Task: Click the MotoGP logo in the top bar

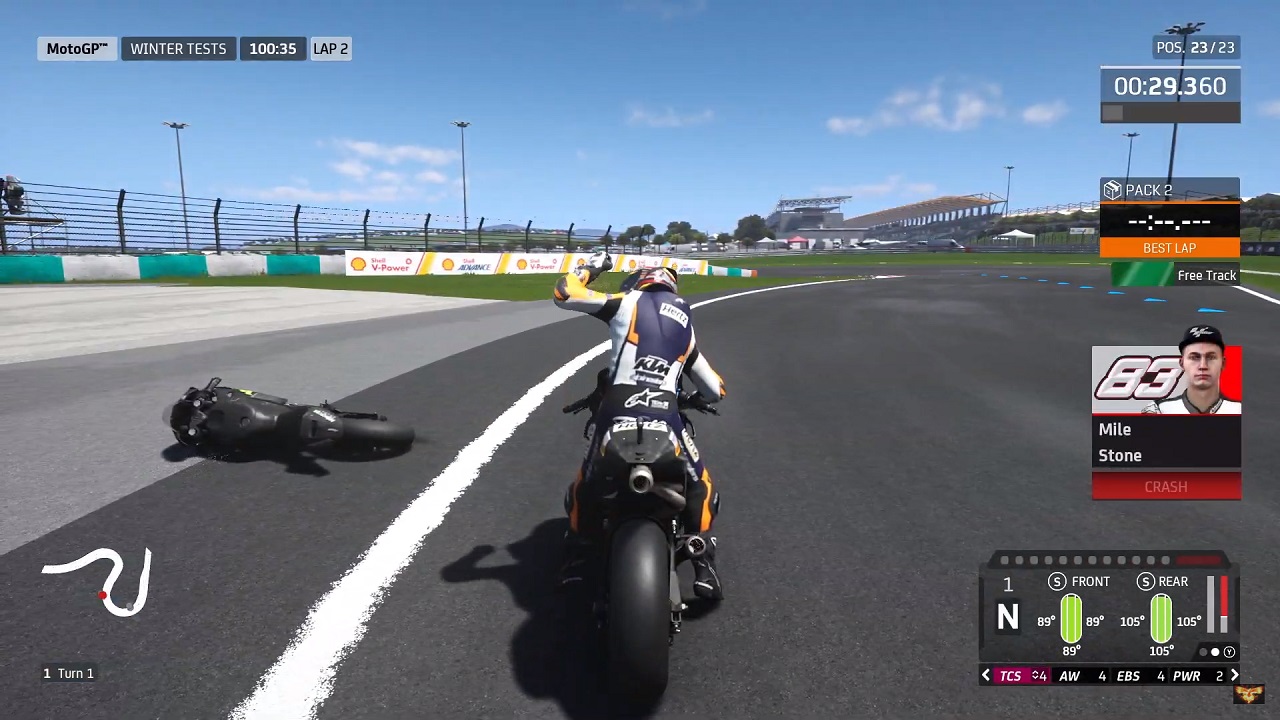Action: [x=76, y=48]
